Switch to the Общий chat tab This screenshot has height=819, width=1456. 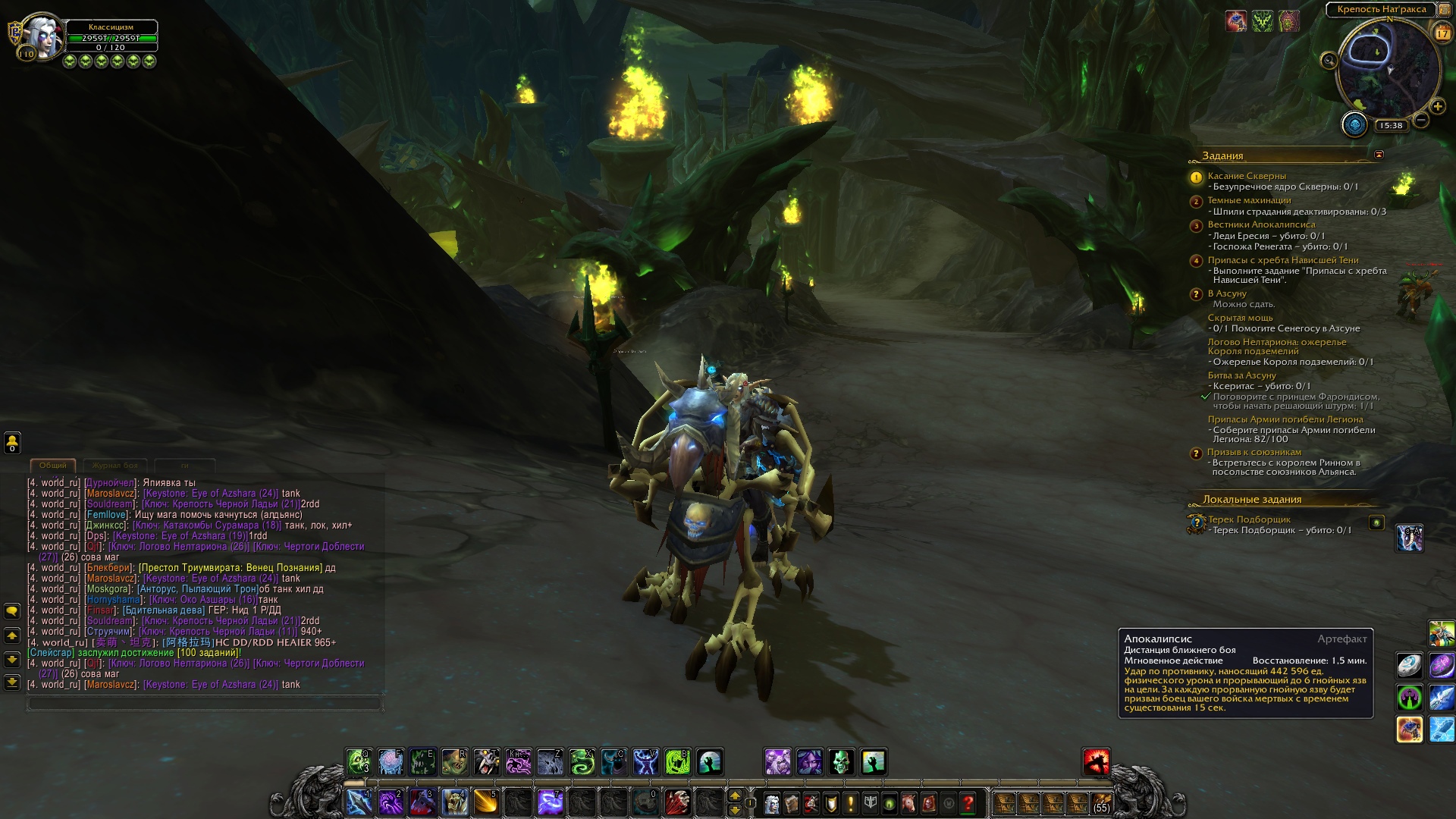pos(53,466)
